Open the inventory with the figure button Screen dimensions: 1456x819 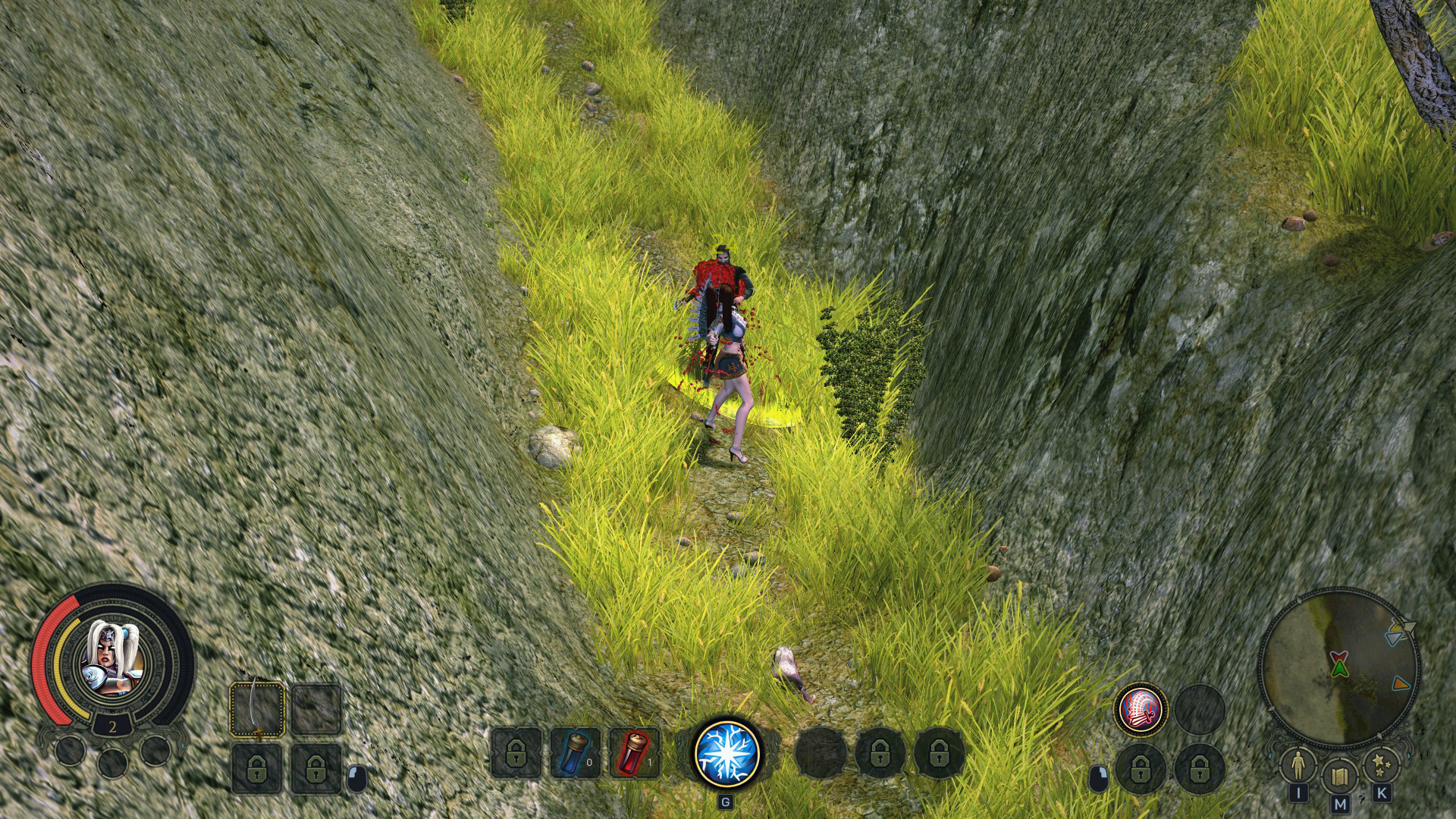[1298, 767]
